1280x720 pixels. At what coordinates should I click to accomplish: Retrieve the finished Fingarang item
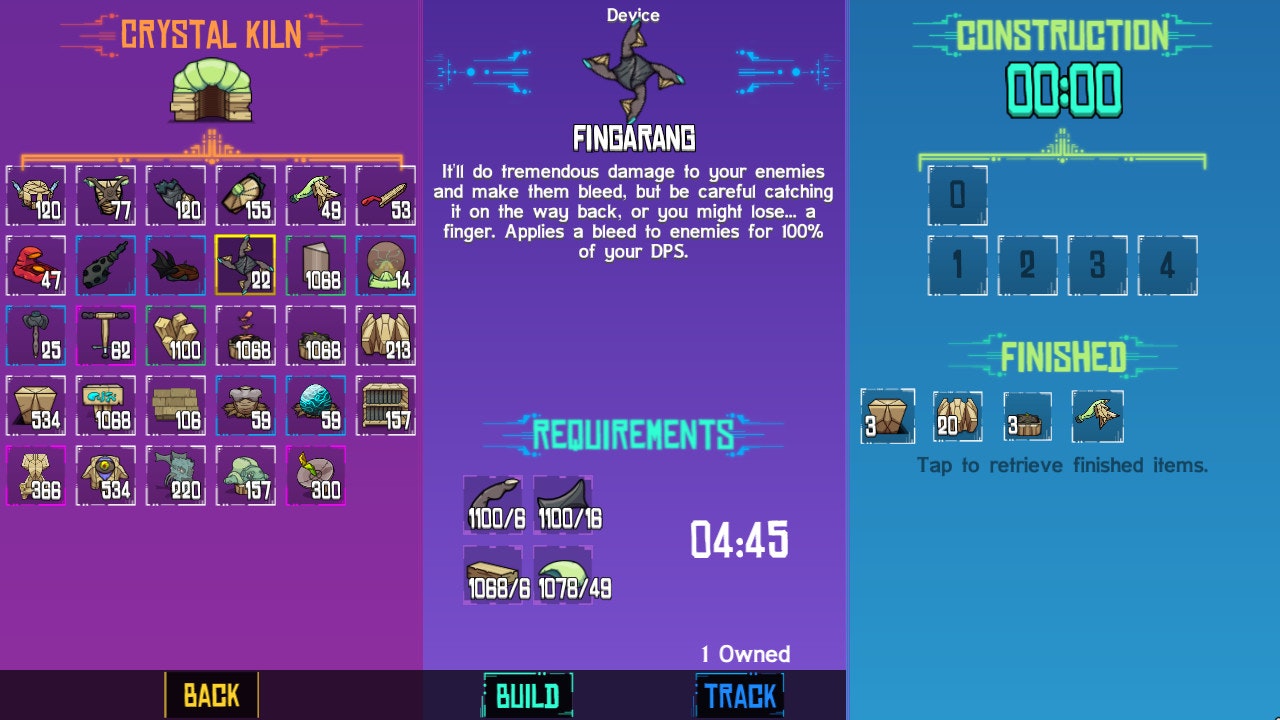tap(1097, 417)
